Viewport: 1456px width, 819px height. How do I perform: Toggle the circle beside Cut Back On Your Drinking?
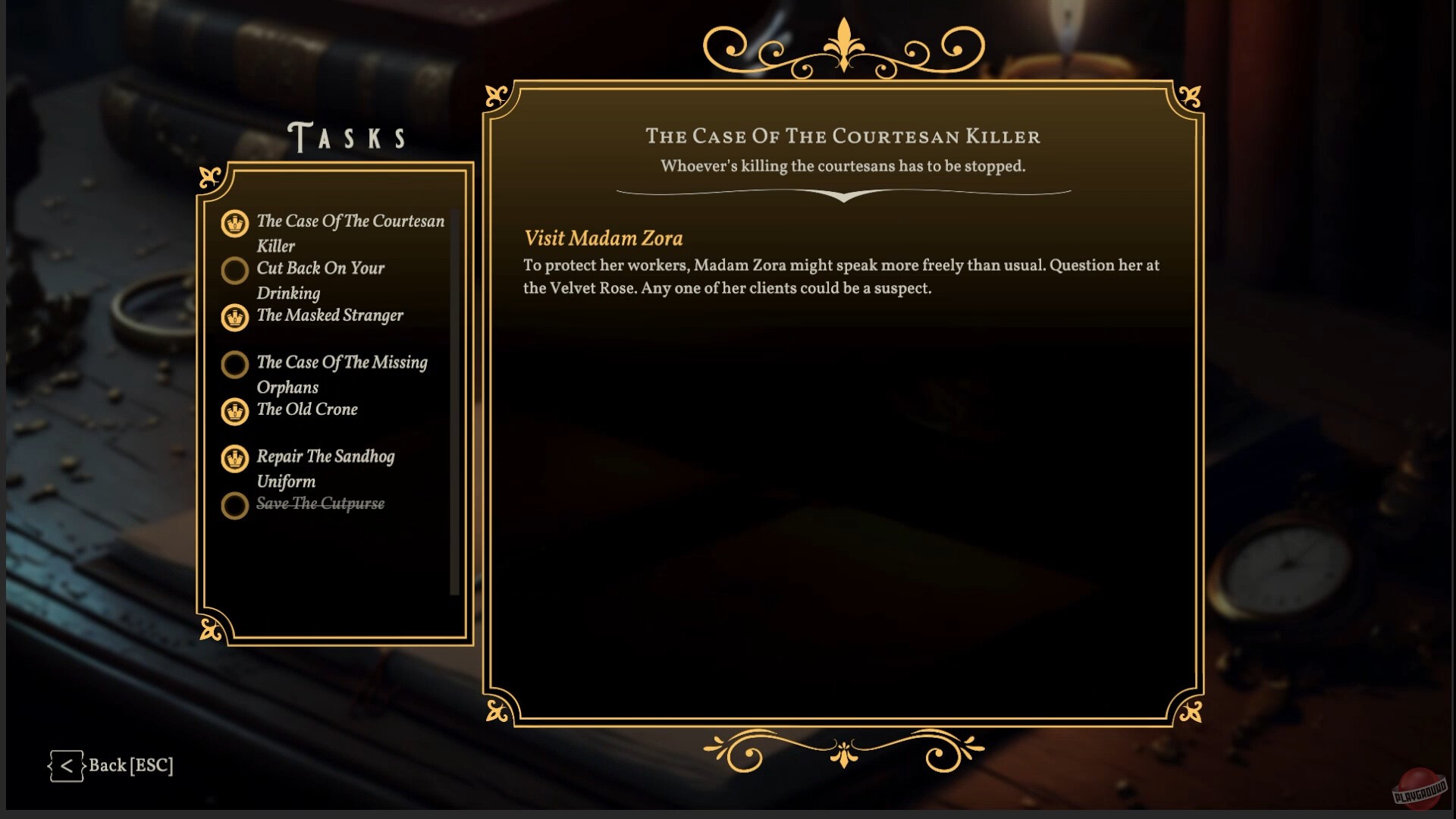tap(235, 271)
